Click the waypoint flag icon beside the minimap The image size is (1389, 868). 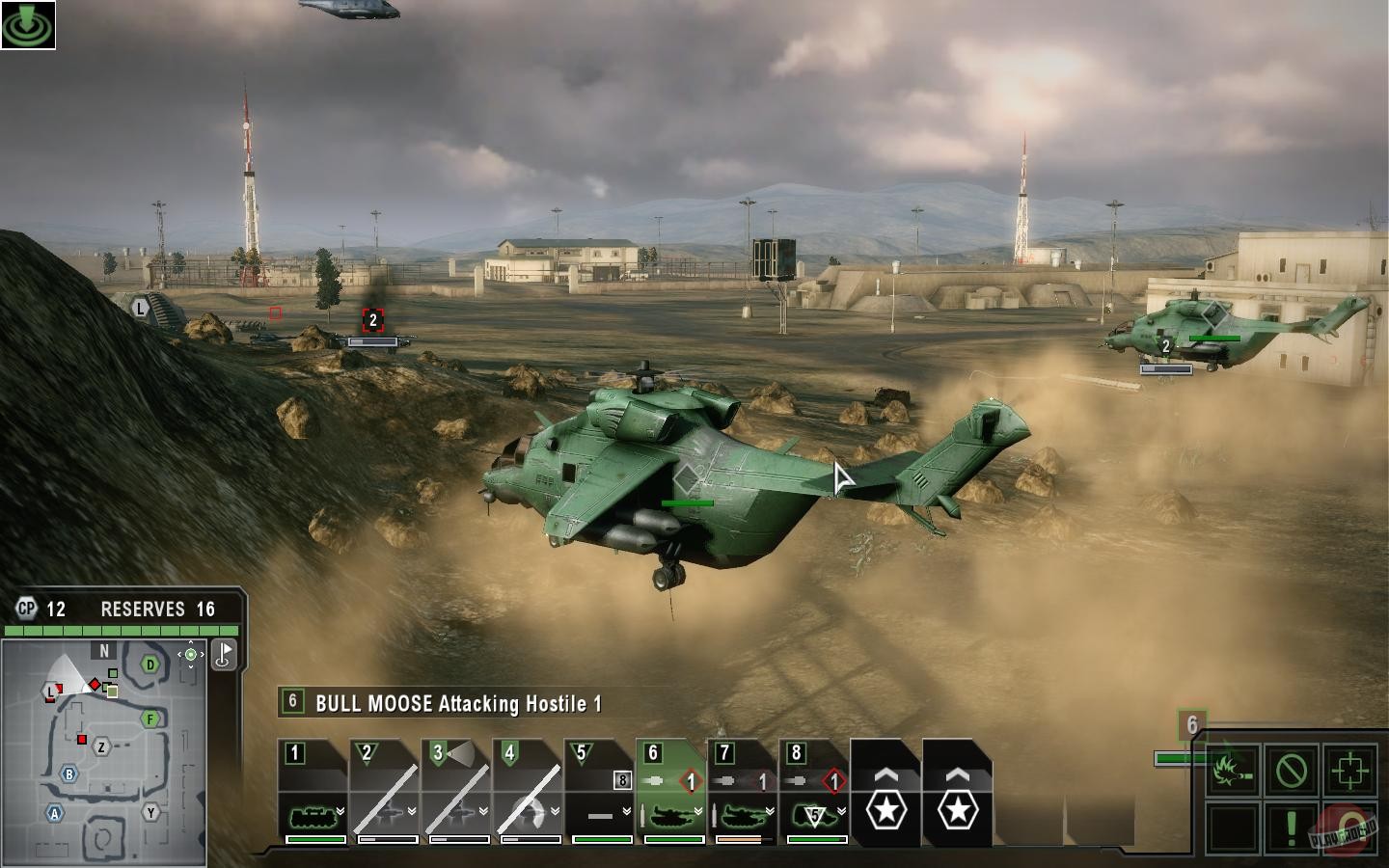(224, 655)
